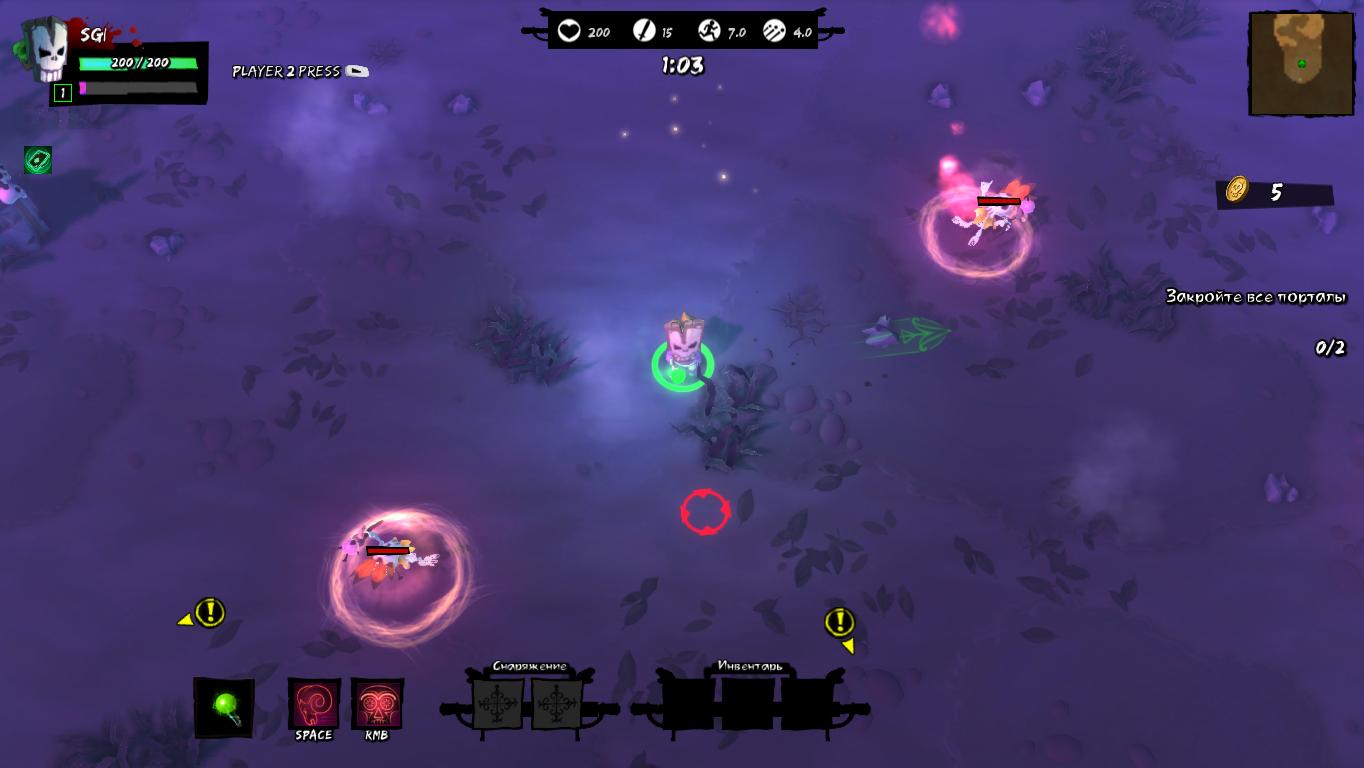Use the skull mask ability labeled RMB

tap(377, 704)
